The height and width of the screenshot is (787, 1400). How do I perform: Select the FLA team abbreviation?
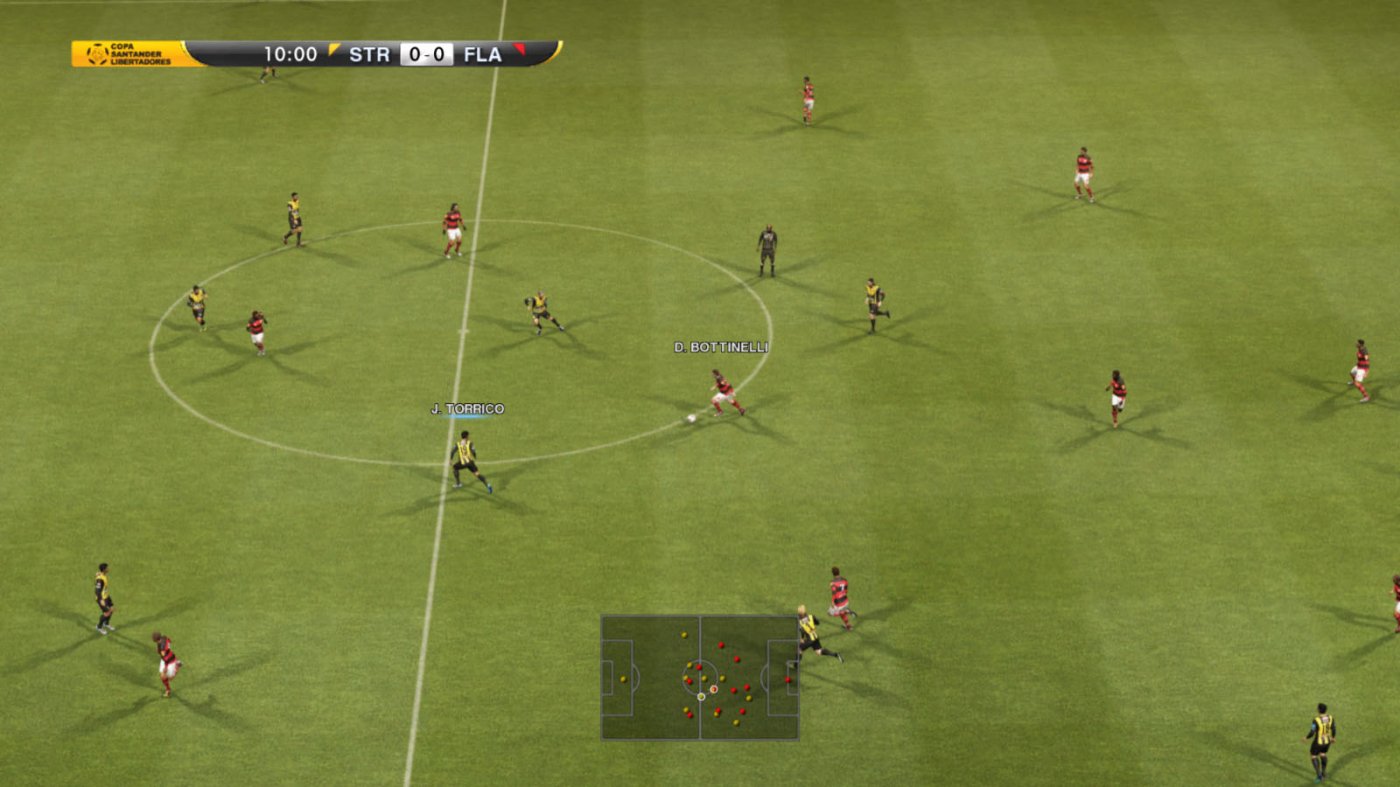pyautogui.click(x=482, y=53)
